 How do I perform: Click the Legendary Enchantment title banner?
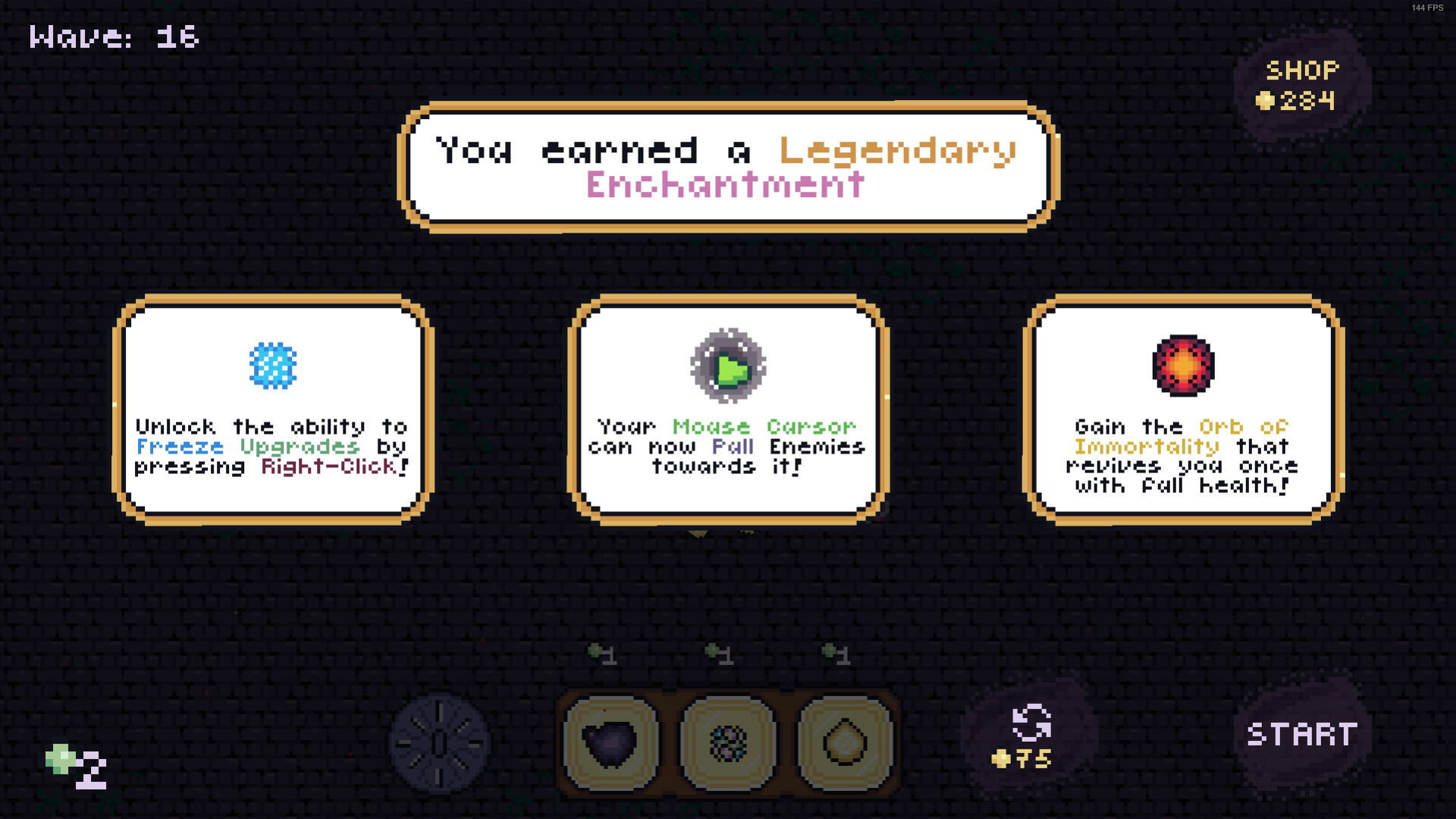tap(726, 168)
